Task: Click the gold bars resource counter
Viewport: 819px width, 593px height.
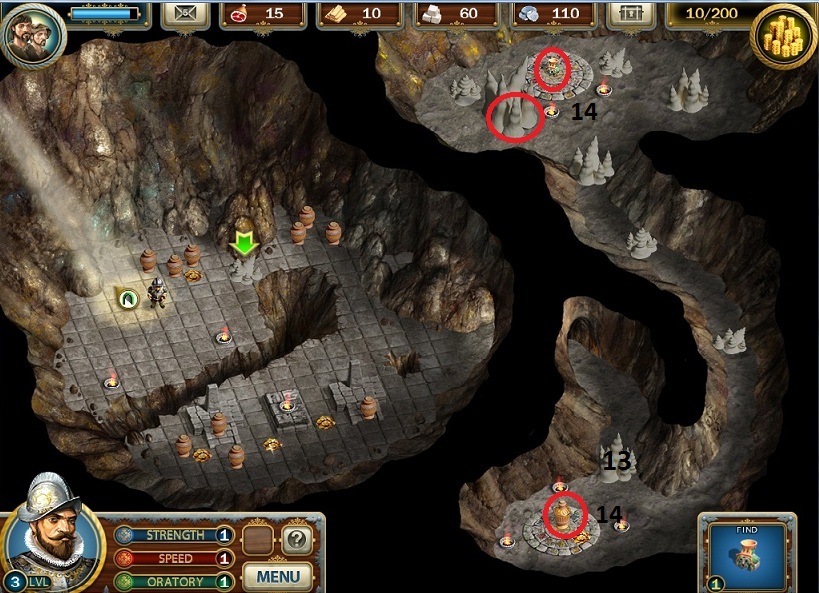Action: tap(359, 14)
